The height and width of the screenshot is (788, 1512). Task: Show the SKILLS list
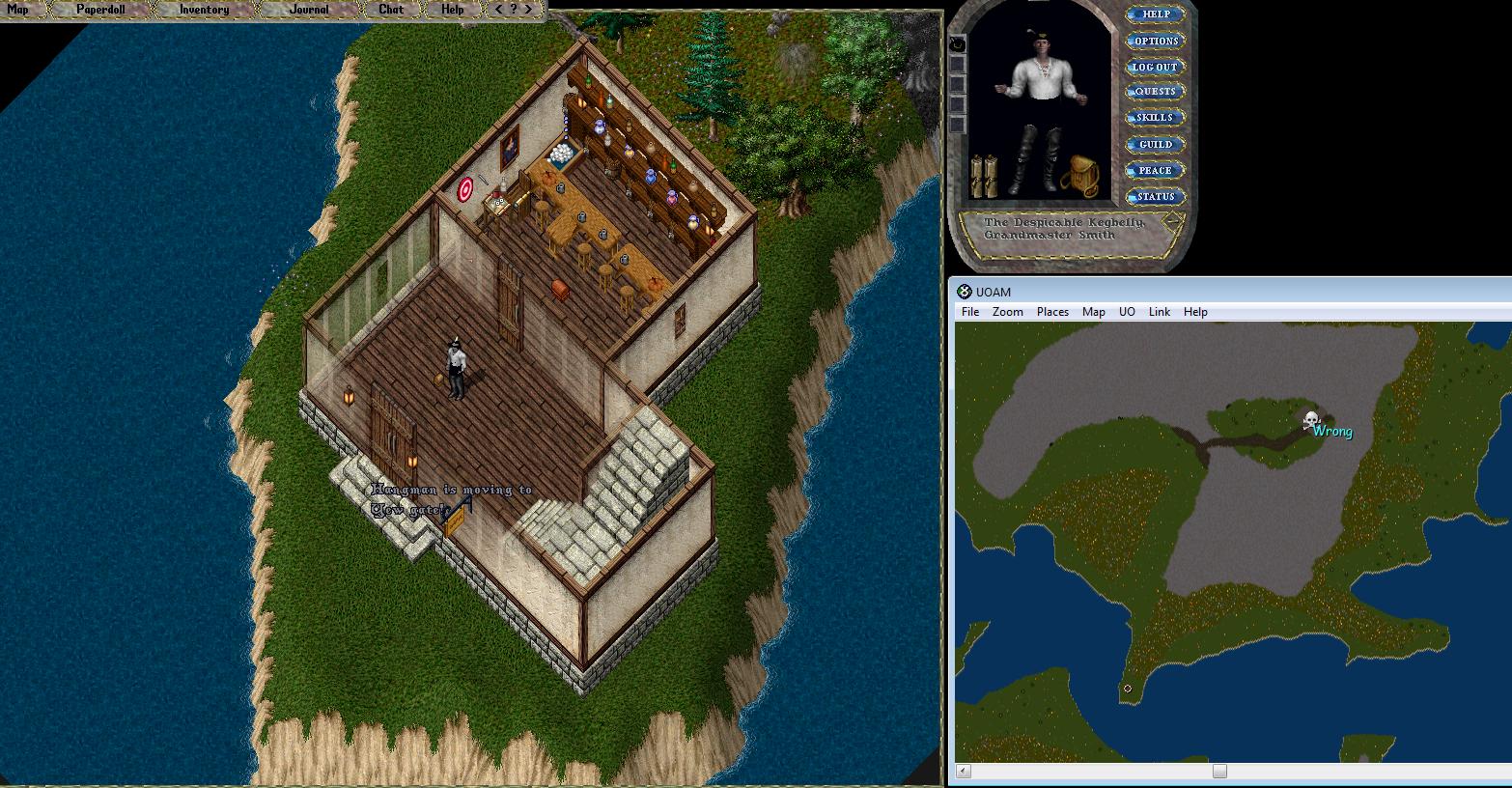tap(1155, 118)
